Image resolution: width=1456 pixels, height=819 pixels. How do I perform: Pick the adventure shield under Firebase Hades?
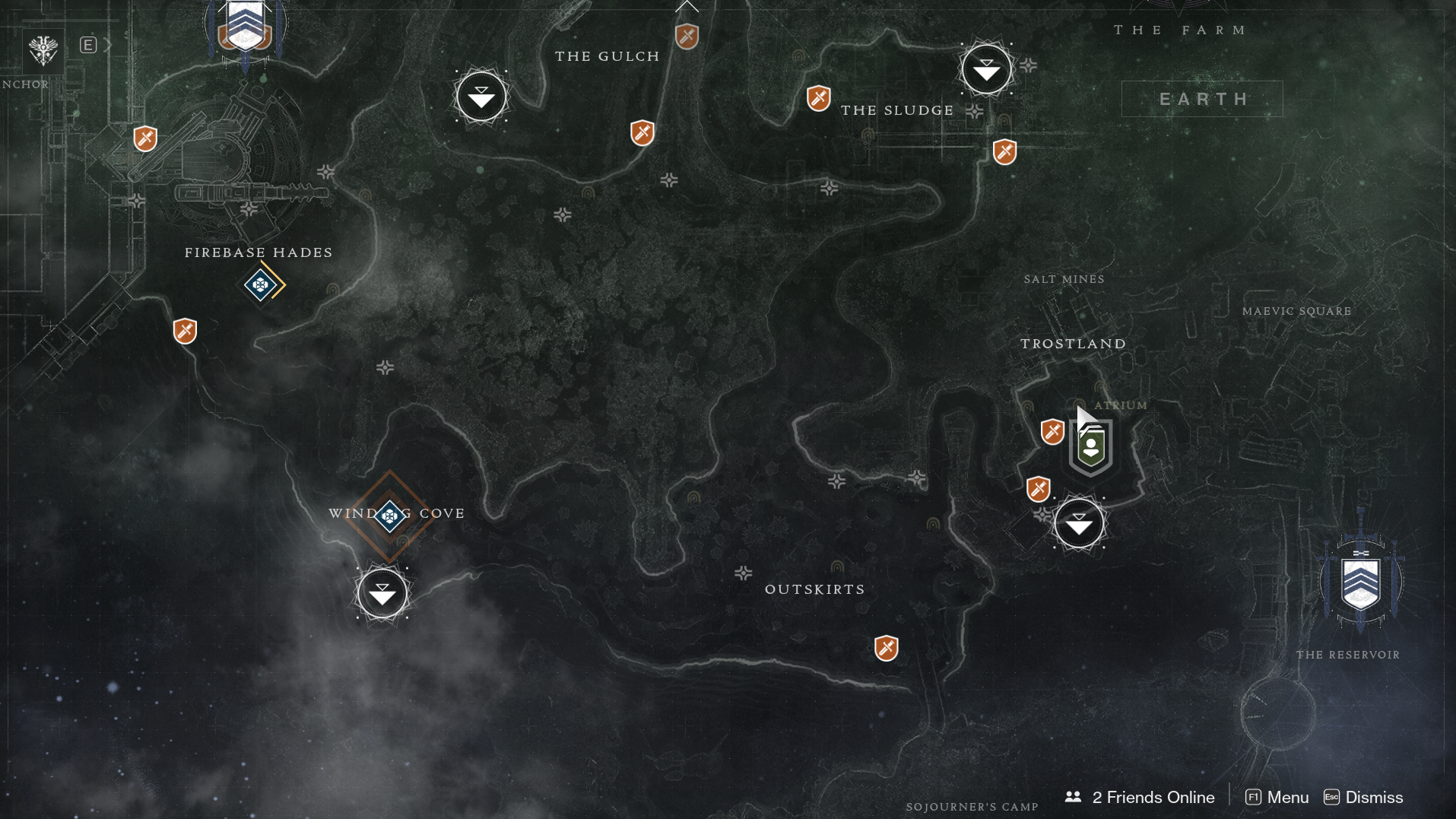[185, 331]
